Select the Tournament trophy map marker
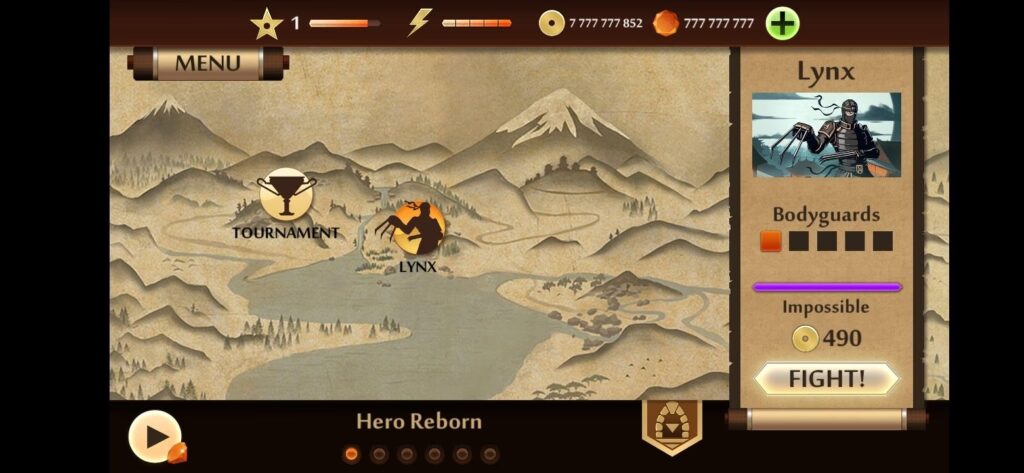This screenshot has height=473, width=1024. point(287,194)
